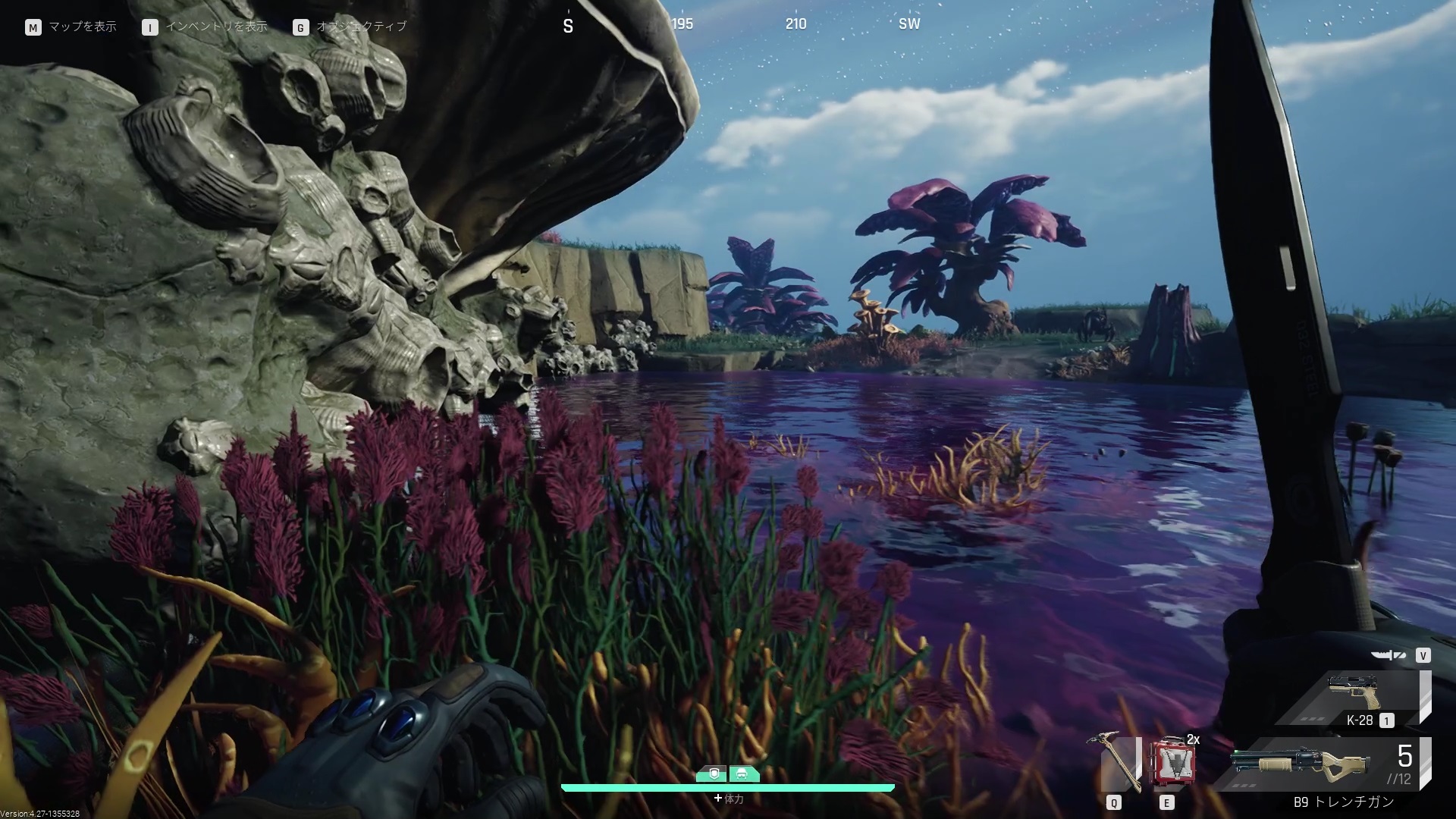This screenshot has width=1456, height=819.
Task: Click the compass heading strip
Action: [x=739, y=25]
